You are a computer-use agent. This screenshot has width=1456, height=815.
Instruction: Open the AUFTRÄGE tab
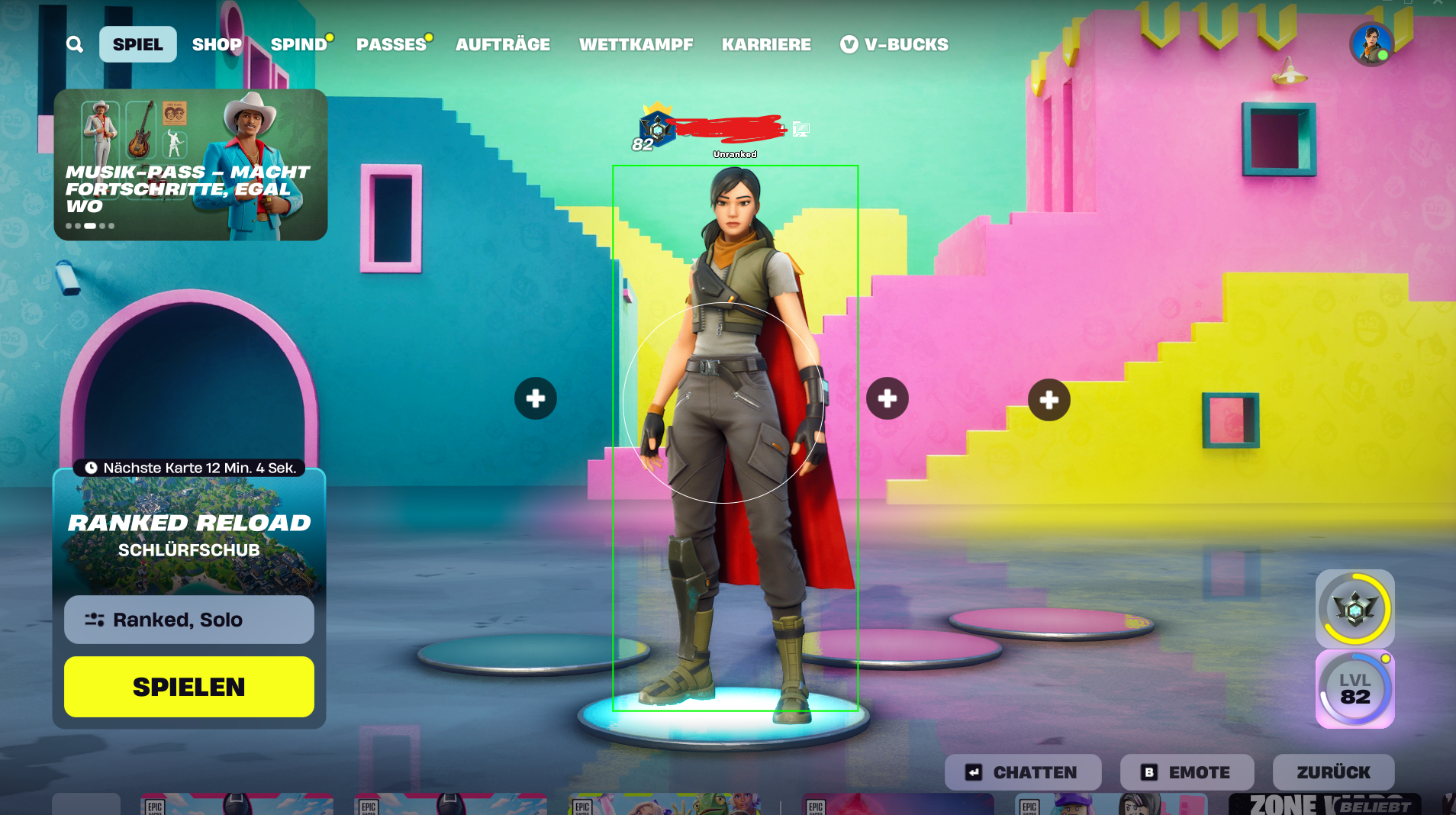click(502, 44)
